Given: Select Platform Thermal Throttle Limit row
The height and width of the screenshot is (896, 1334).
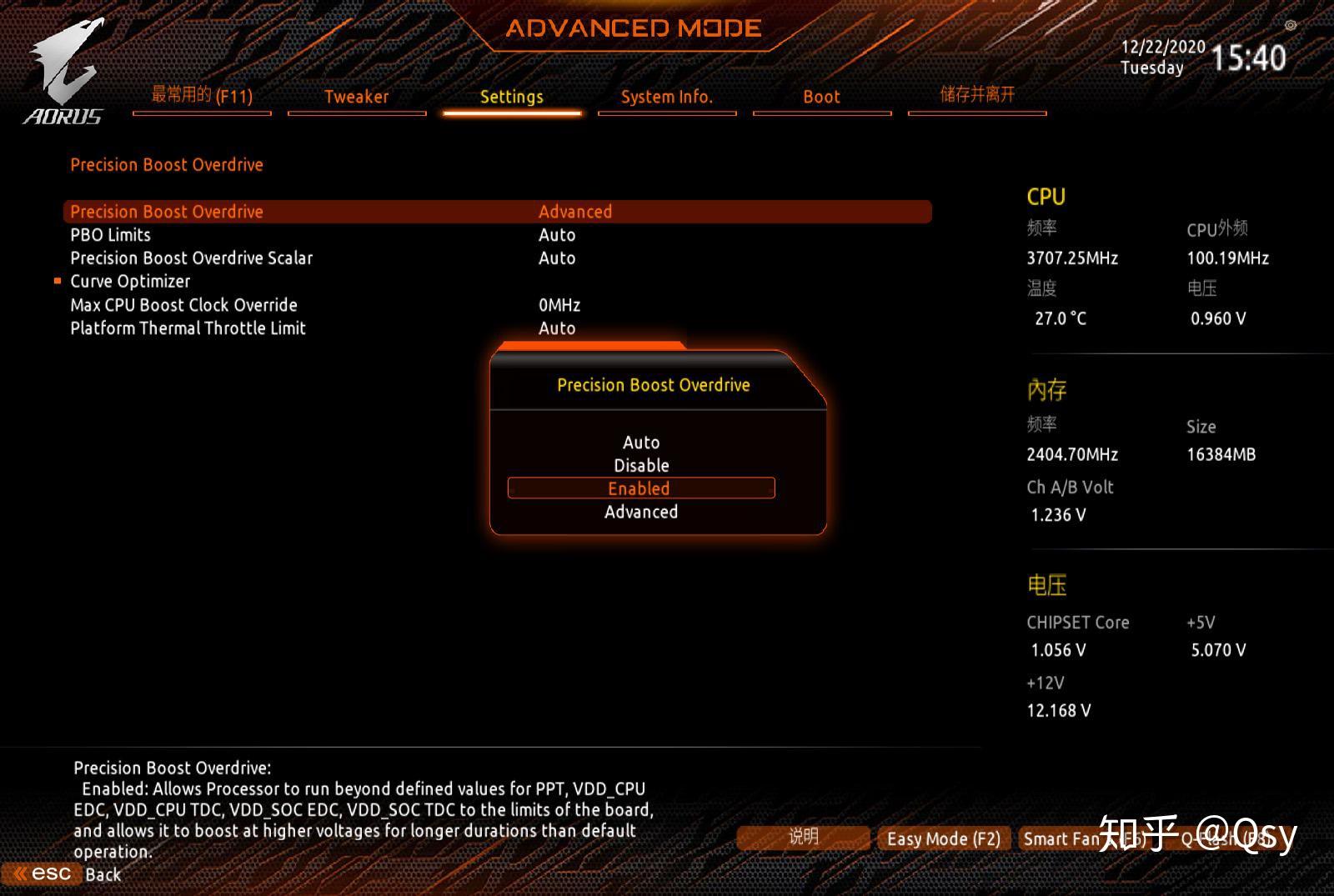Looking at the screenshot, I should click(x=188, y=328).
